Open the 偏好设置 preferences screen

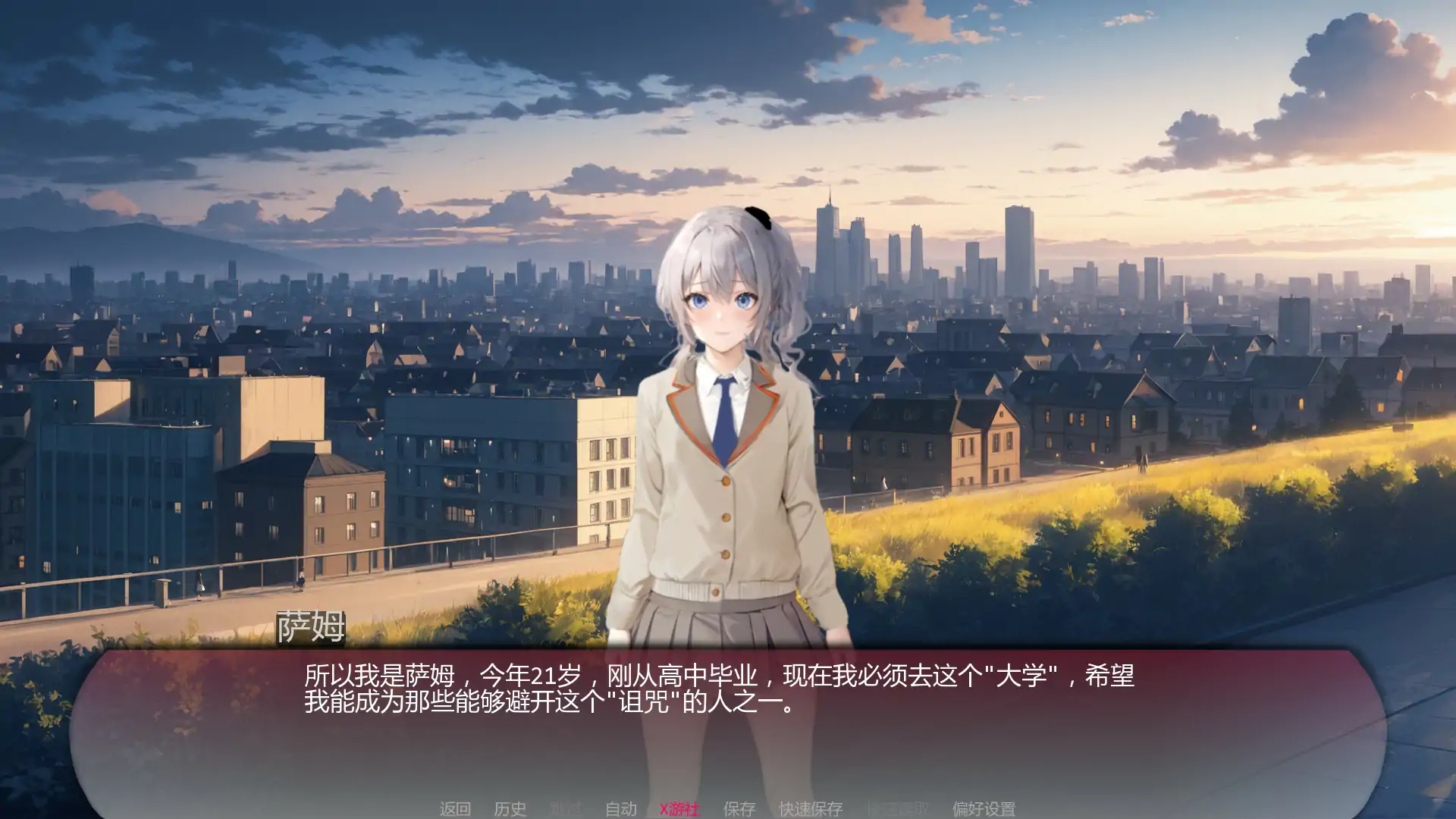984,809
